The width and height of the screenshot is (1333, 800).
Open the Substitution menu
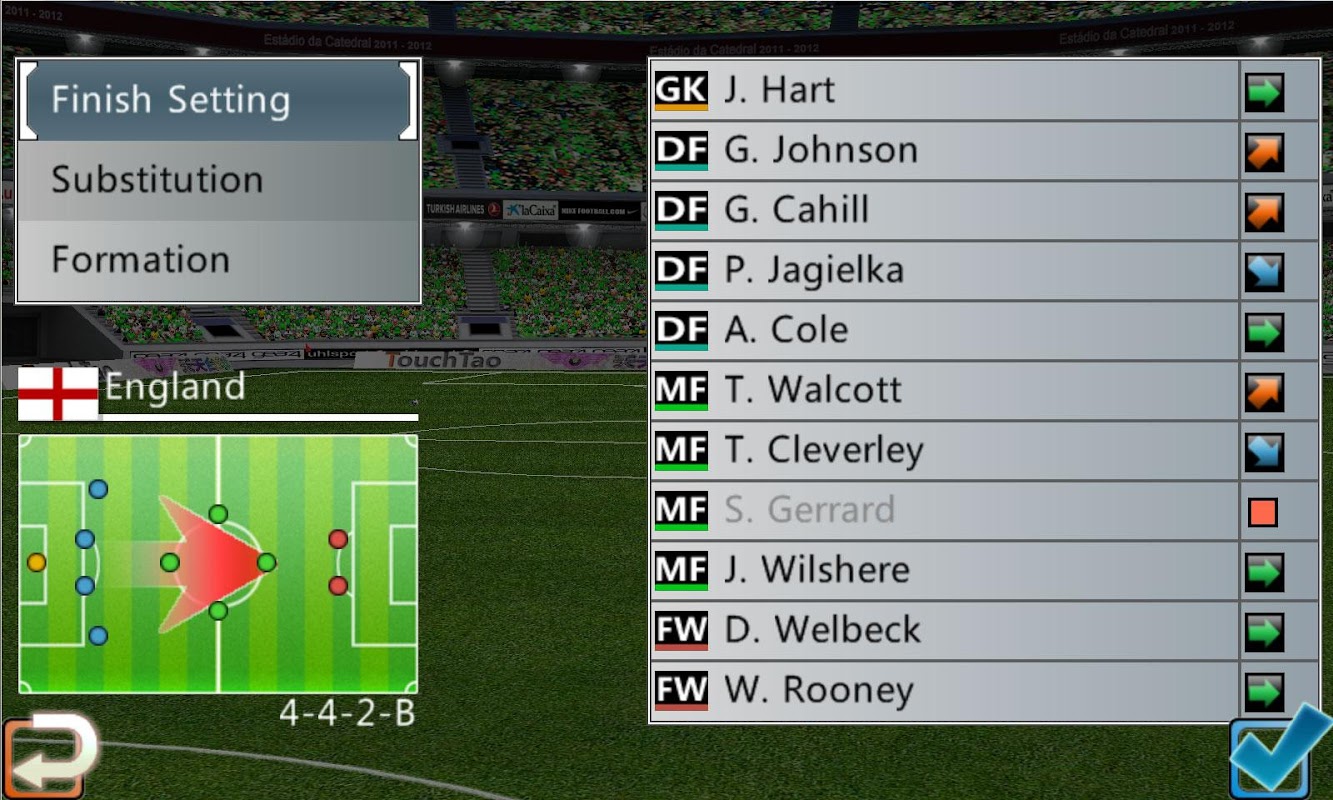pos(218,180)
